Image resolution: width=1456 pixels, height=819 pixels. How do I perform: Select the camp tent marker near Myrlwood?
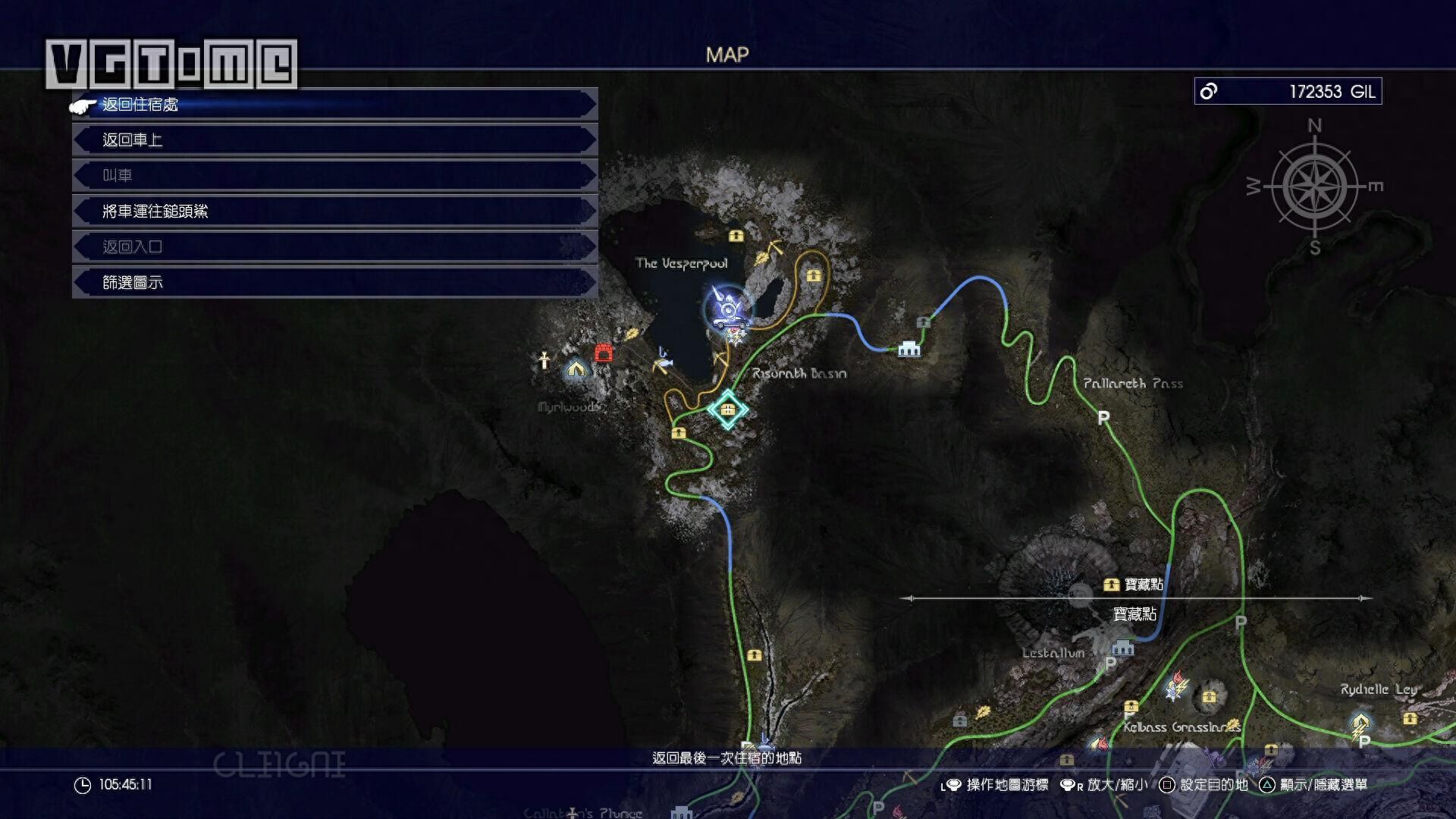coord(576,369)
